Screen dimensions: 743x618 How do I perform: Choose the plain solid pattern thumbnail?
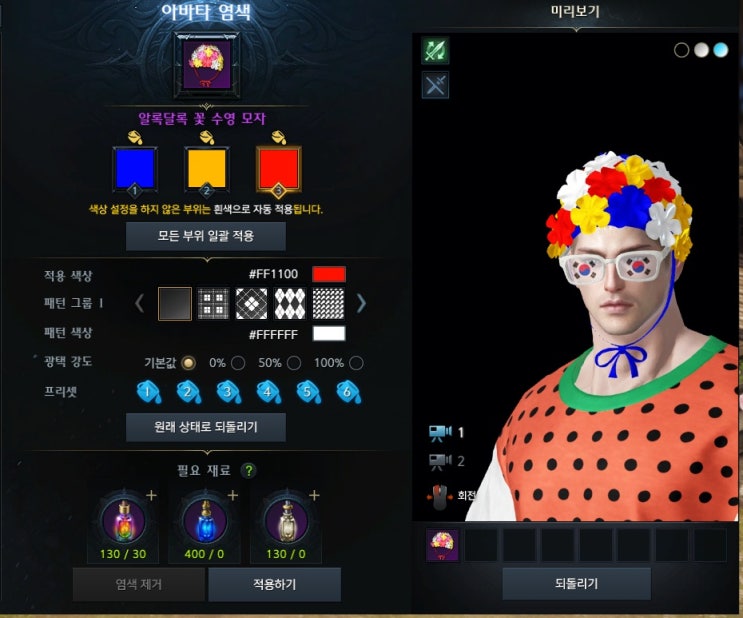(175, 302)
